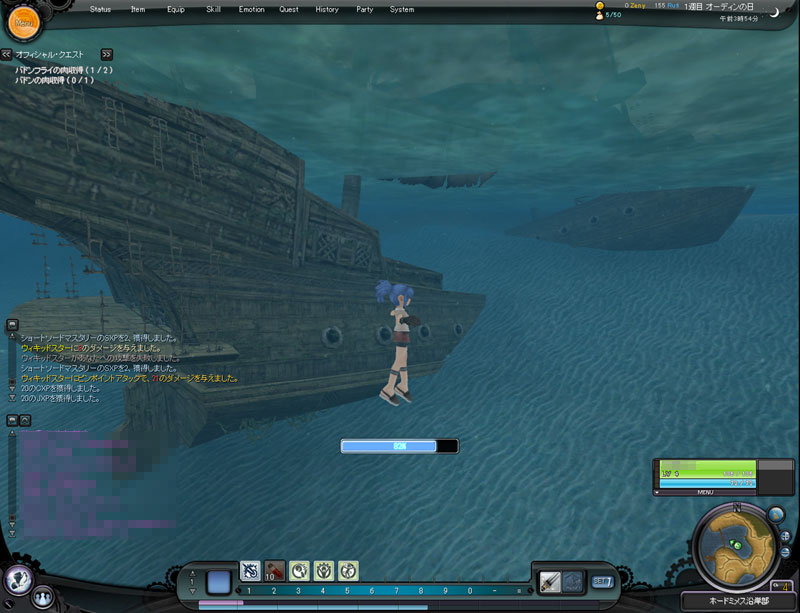This screenshot has height=613, width=800.
Task: Open the System menu
Action: point(401,9)
